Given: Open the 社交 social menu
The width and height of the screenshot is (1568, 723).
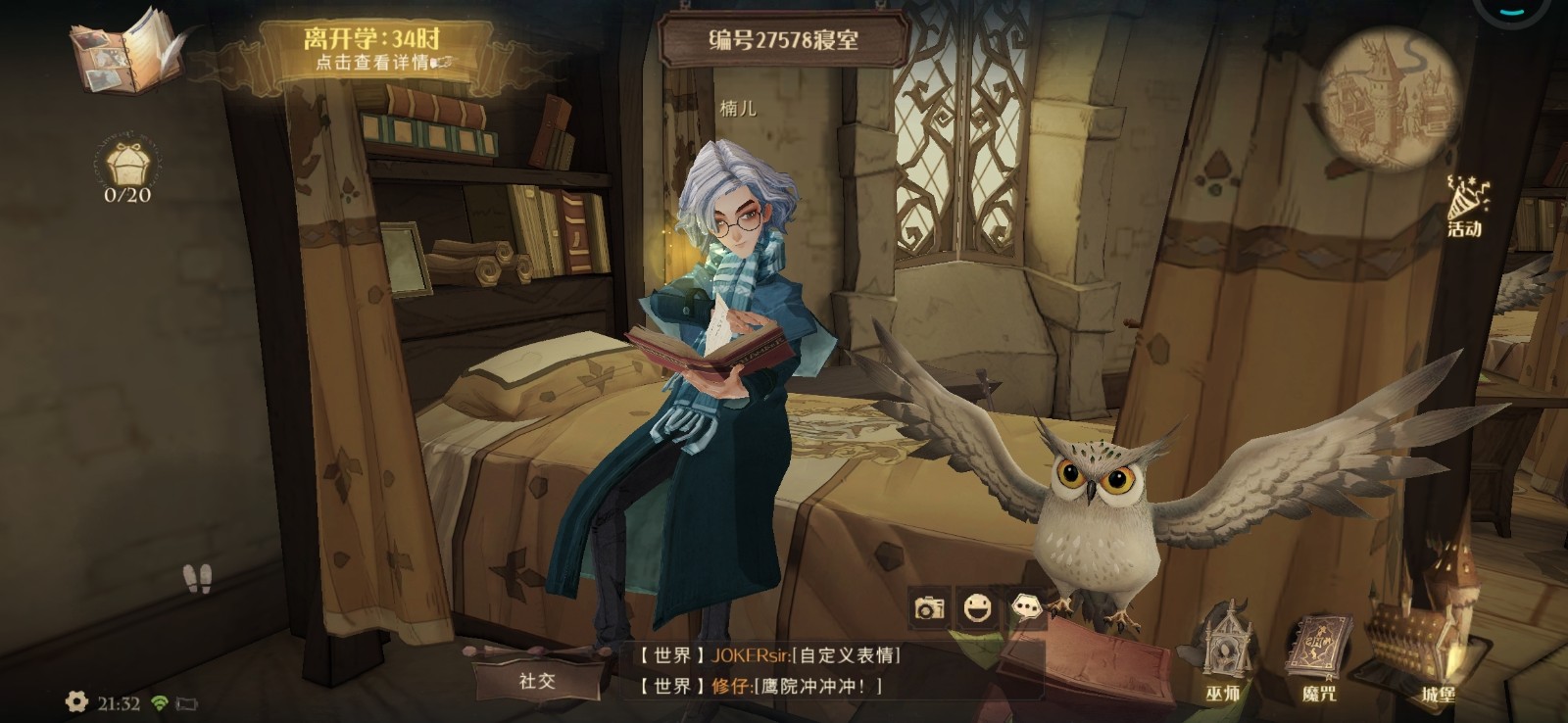Looking at the screenshot, I should 536,681.
